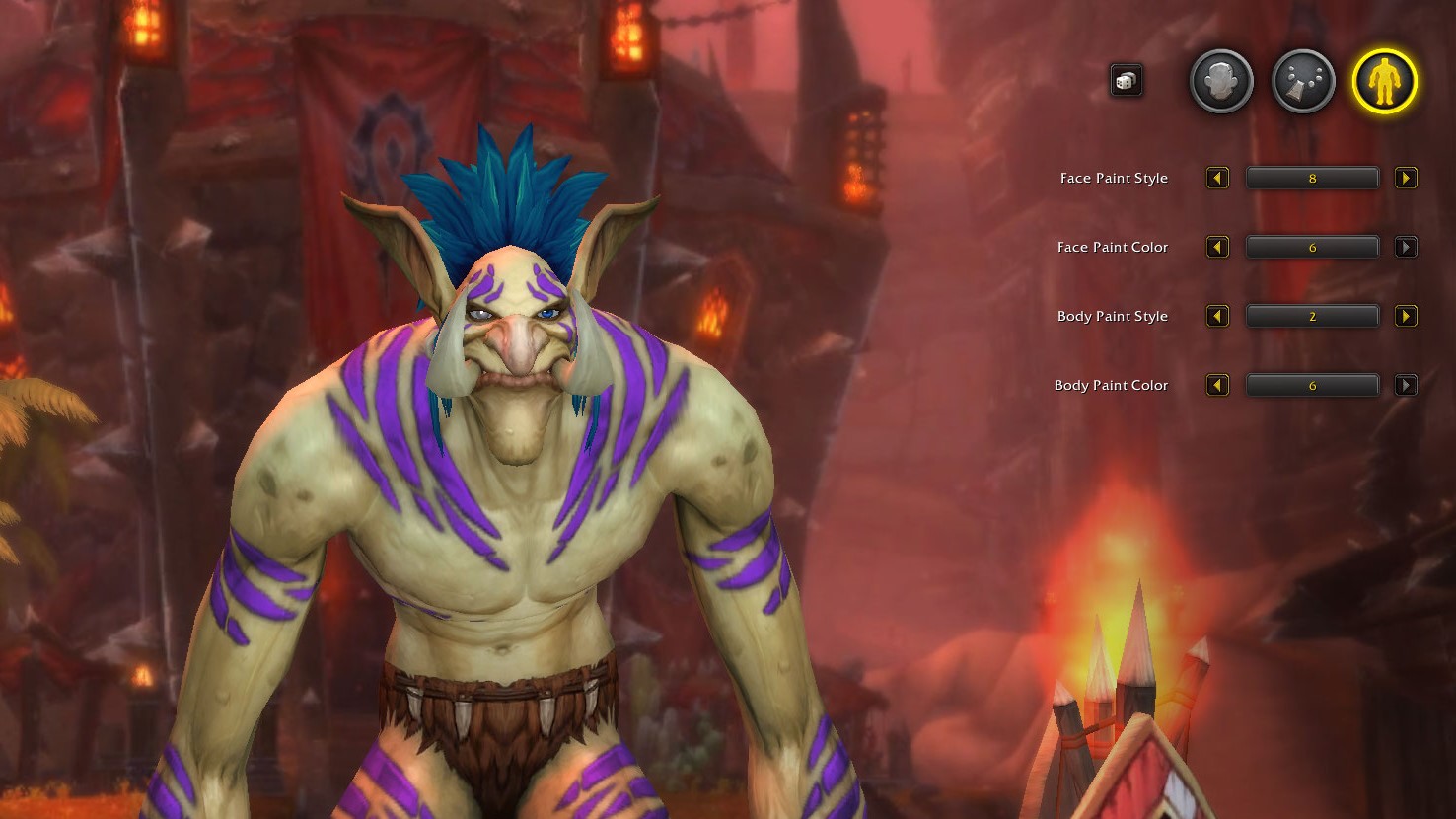
Task: Click the Body Paint Color value bar showing 6
Action: tap(1312, 385)
